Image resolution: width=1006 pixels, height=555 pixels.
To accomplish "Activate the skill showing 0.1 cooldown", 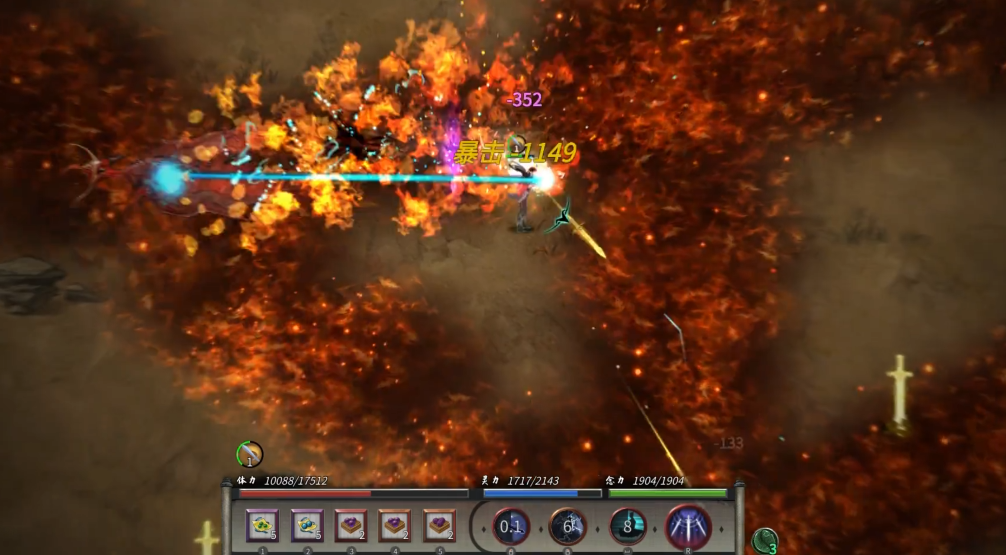I will [511, 526].
